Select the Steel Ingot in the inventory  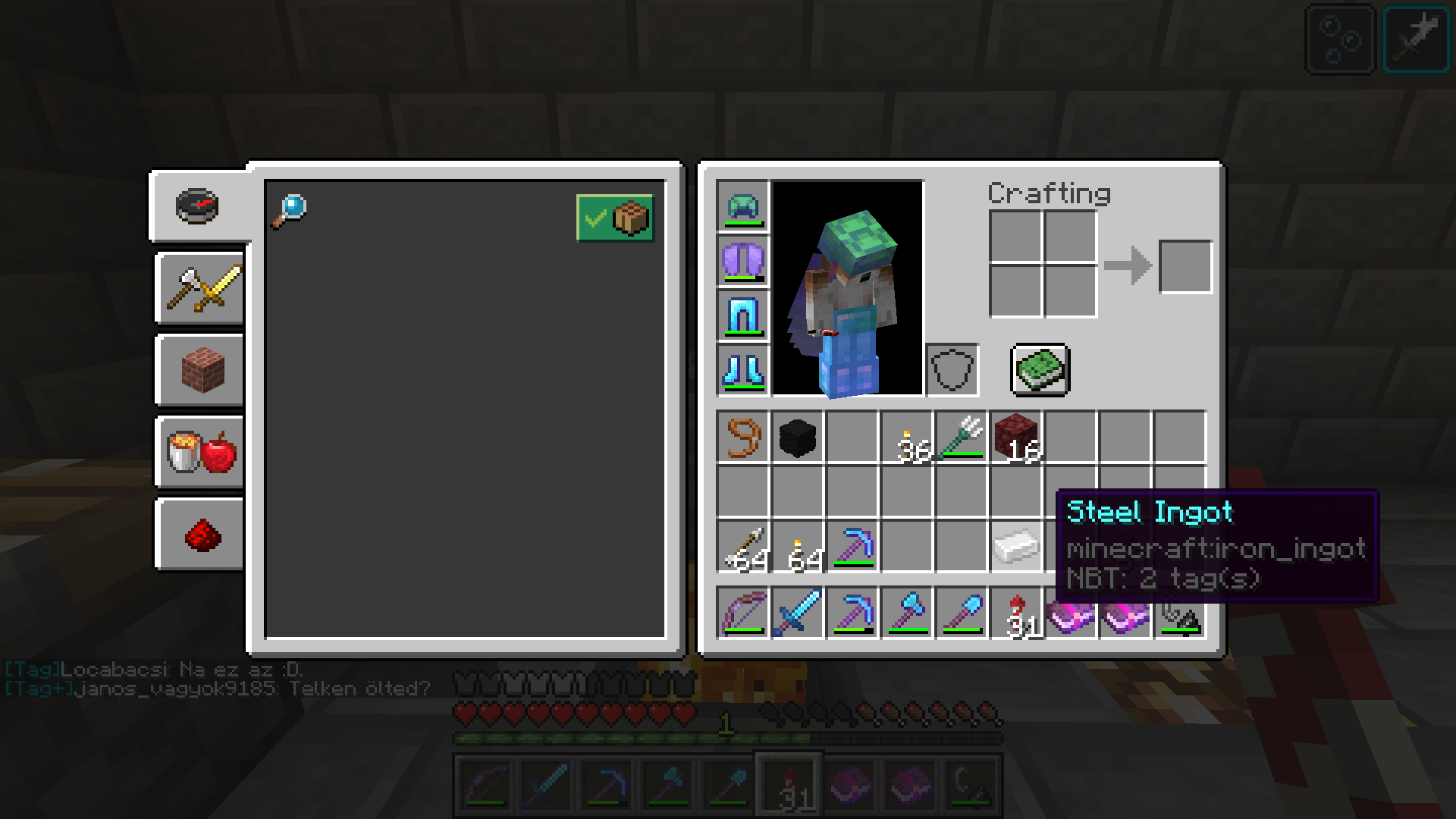[1016, 548]
